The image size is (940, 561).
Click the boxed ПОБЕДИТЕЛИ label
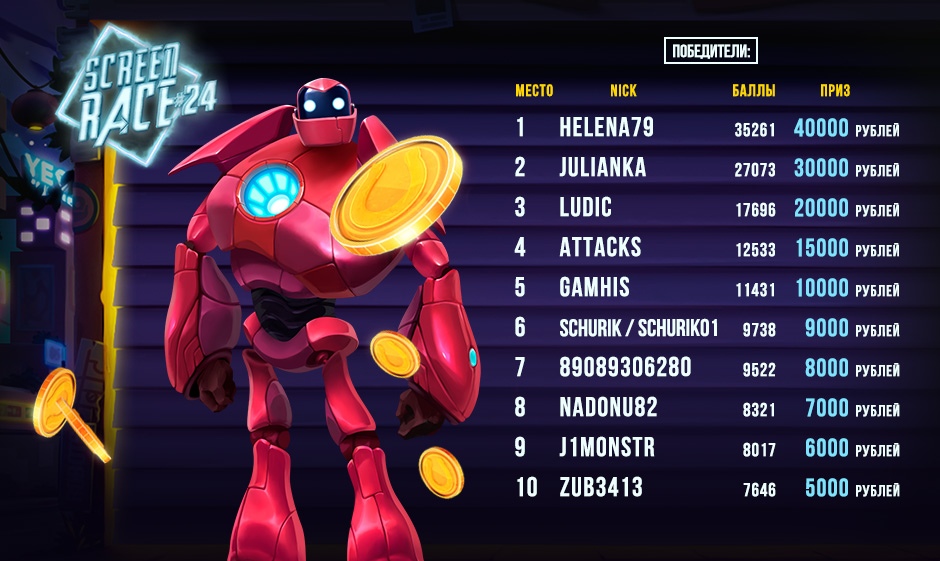(711, 52)
